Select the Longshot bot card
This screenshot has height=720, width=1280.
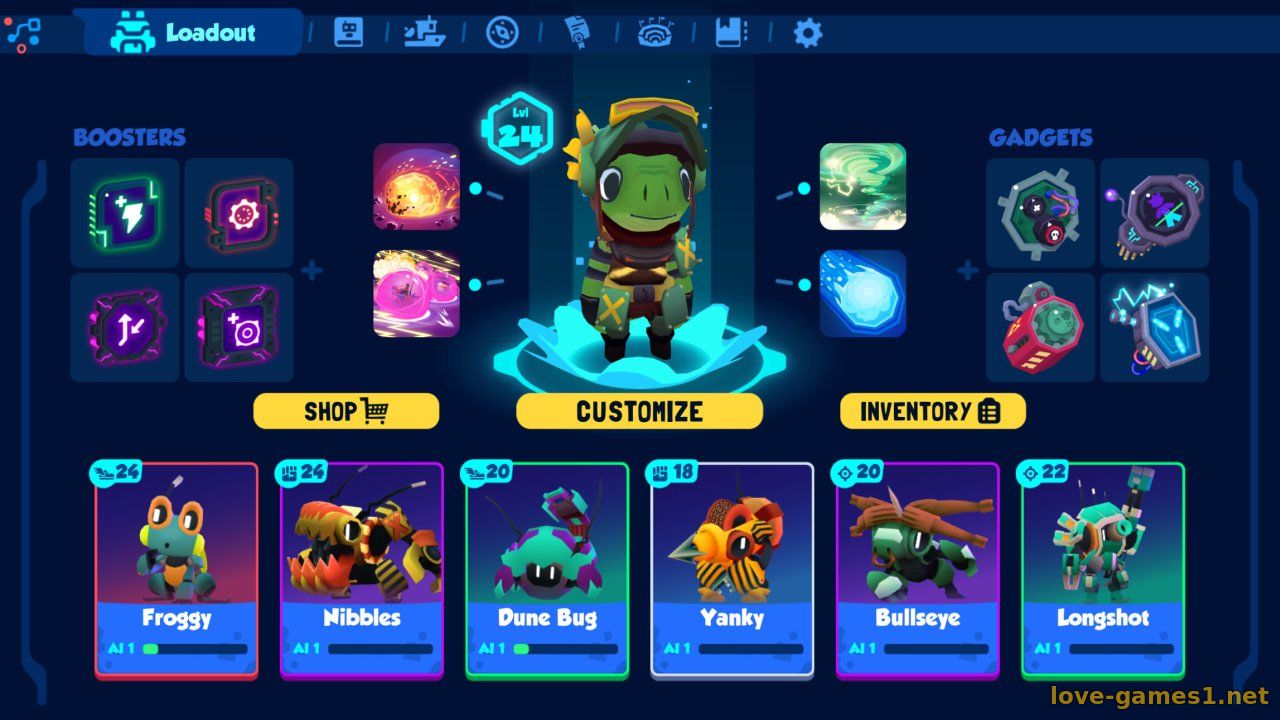1102,570
